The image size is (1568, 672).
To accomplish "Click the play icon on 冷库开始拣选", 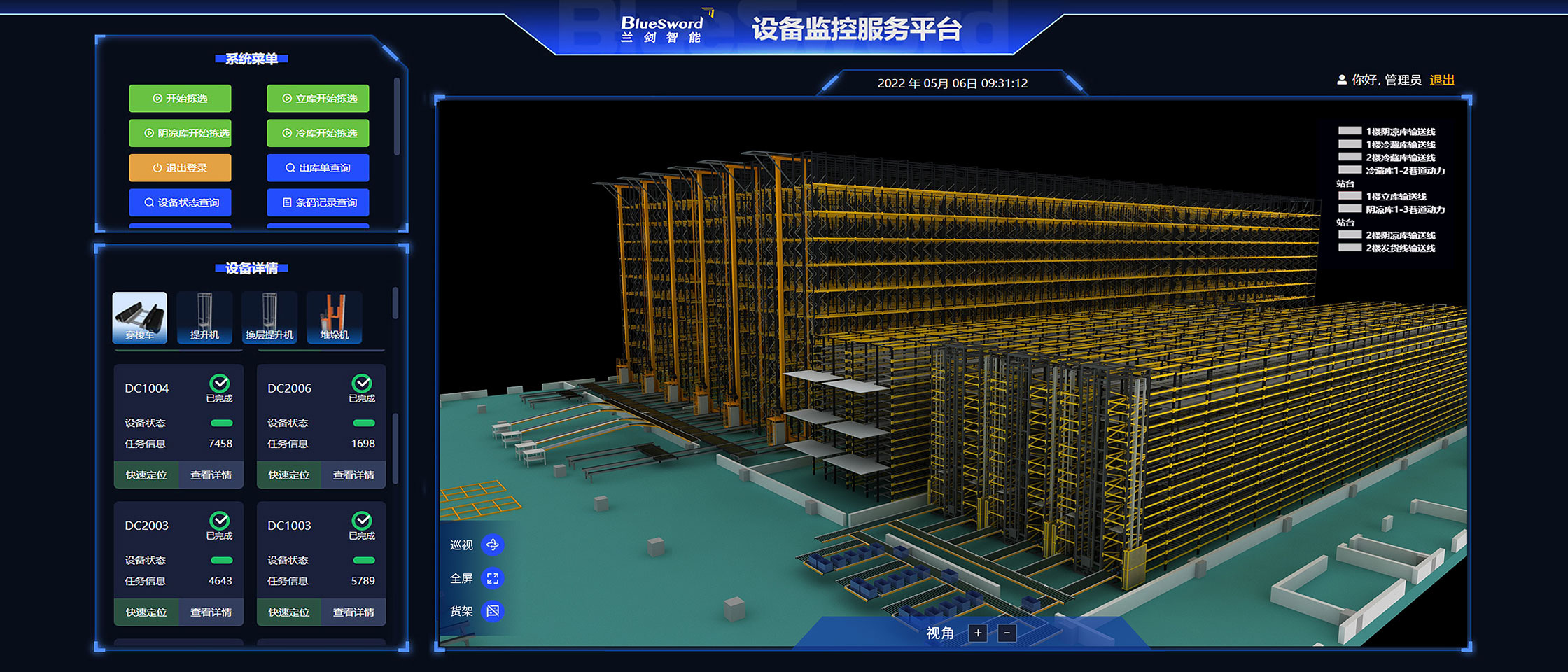I will [286, 133].
